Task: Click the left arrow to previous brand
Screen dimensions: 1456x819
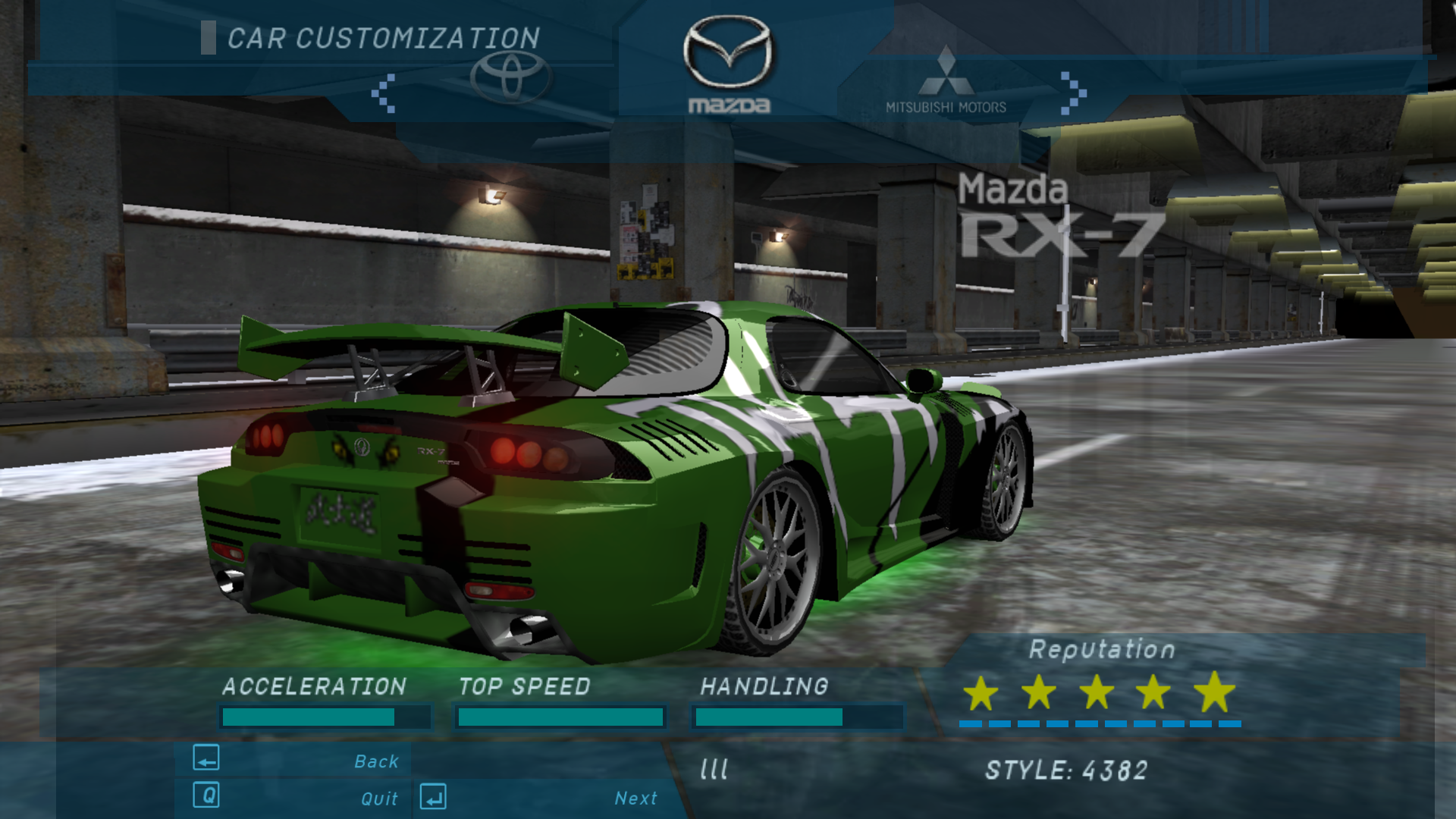Action: coord(384,93)
